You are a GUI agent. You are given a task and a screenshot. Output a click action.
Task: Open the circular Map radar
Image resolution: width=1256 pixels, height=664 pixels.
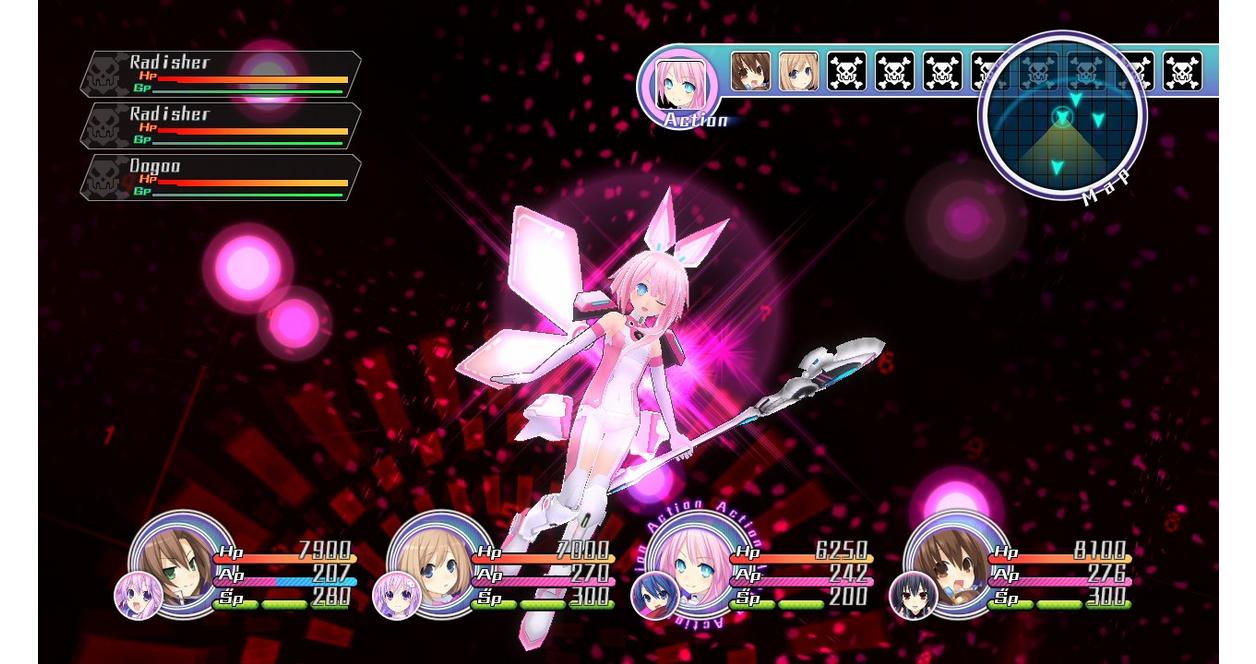point(1062,117)
